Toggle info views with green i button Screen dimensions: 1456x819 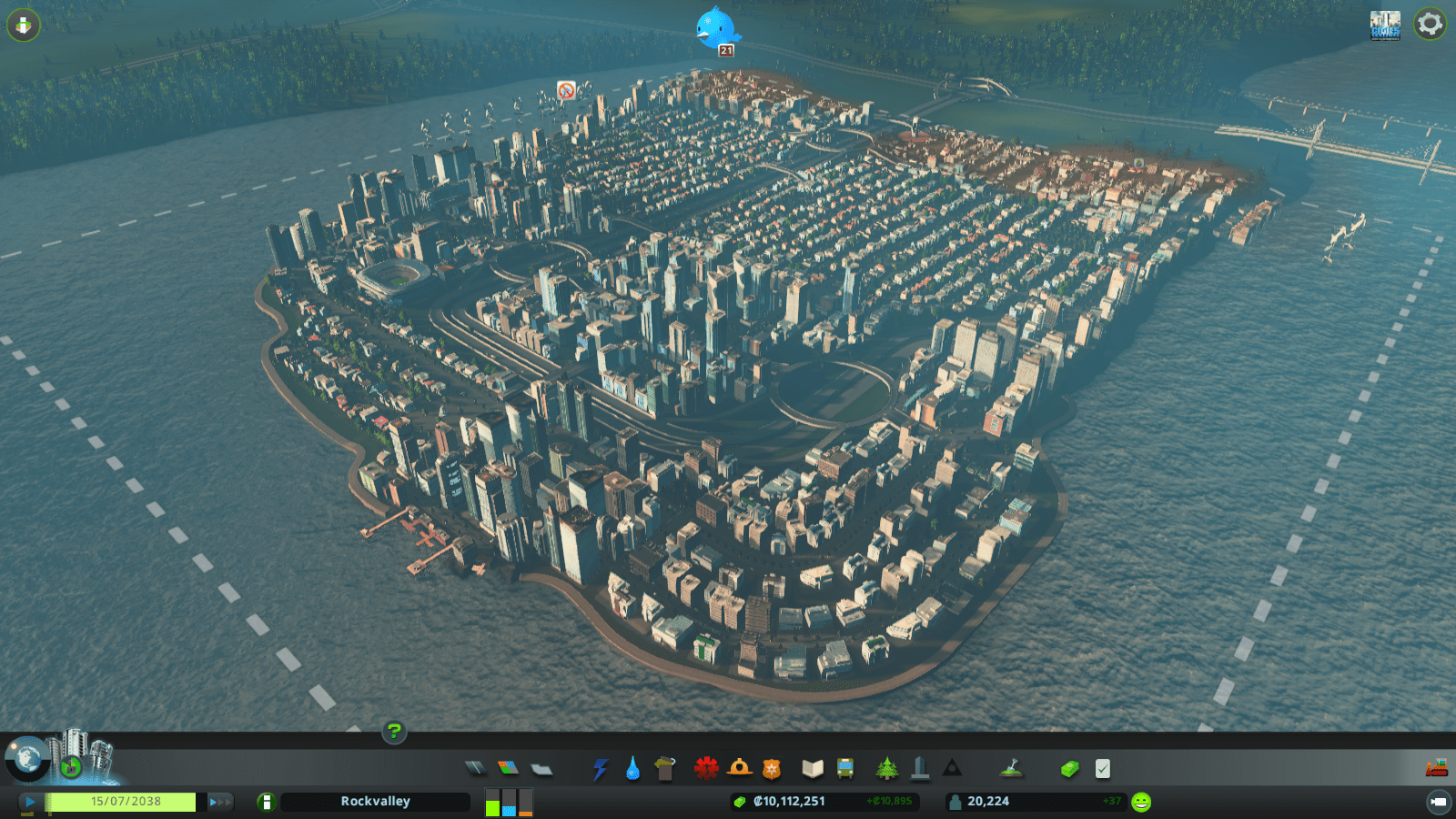(264, 802)
